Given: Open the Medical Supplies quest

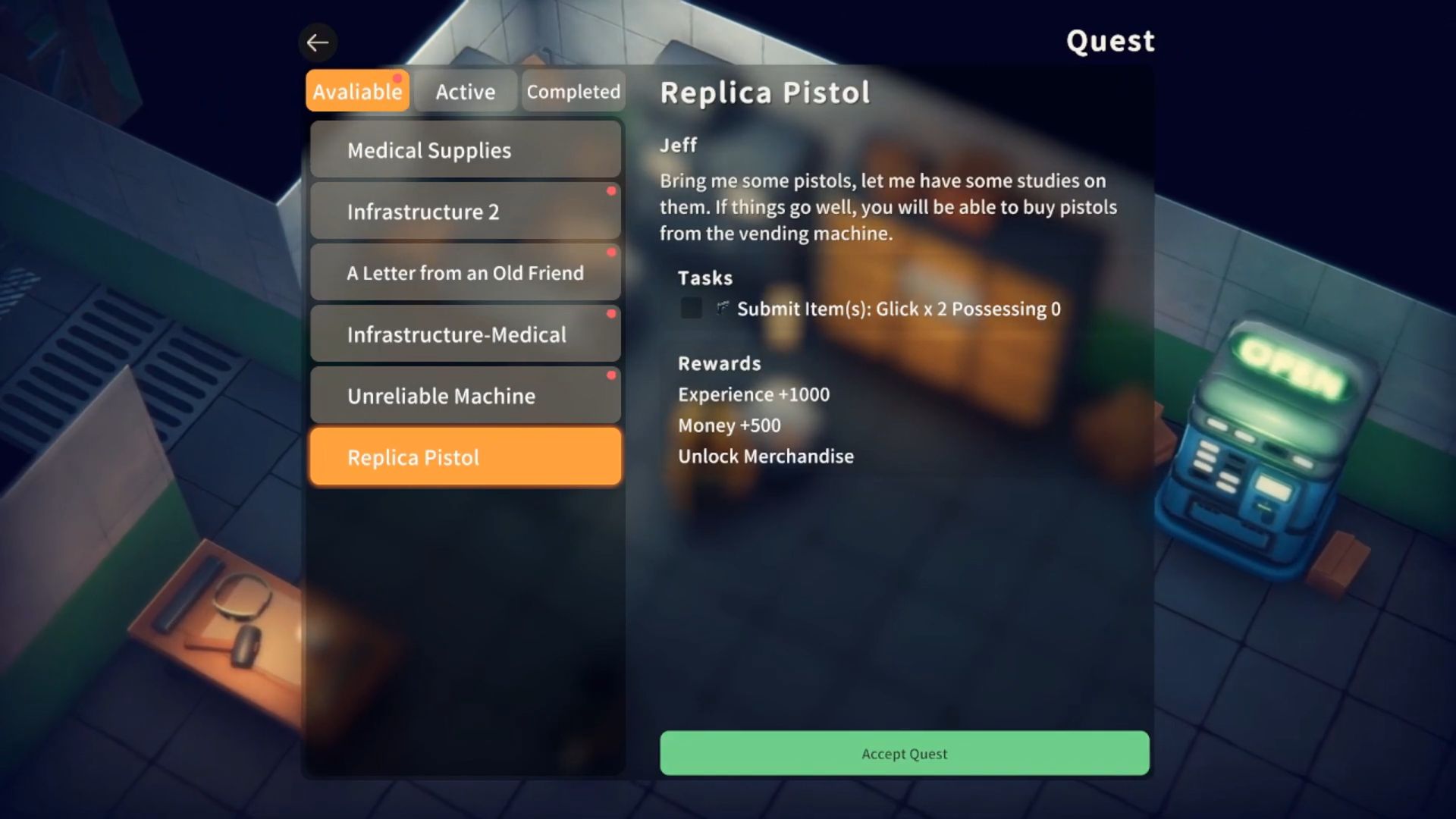Looking at the screenshot, I should (x=465, y=149).
